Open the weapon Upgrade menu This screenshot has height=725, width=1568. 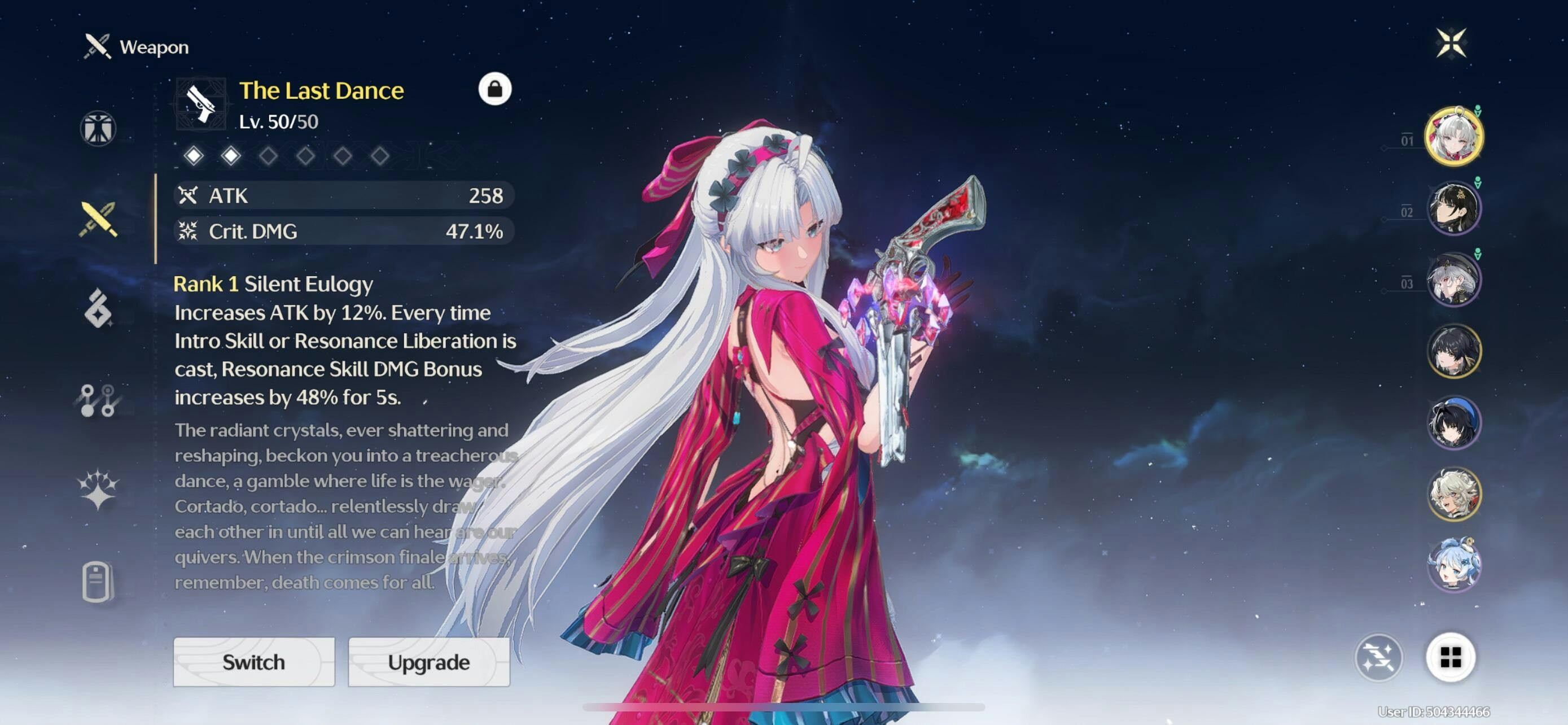(x=428, y=662)
